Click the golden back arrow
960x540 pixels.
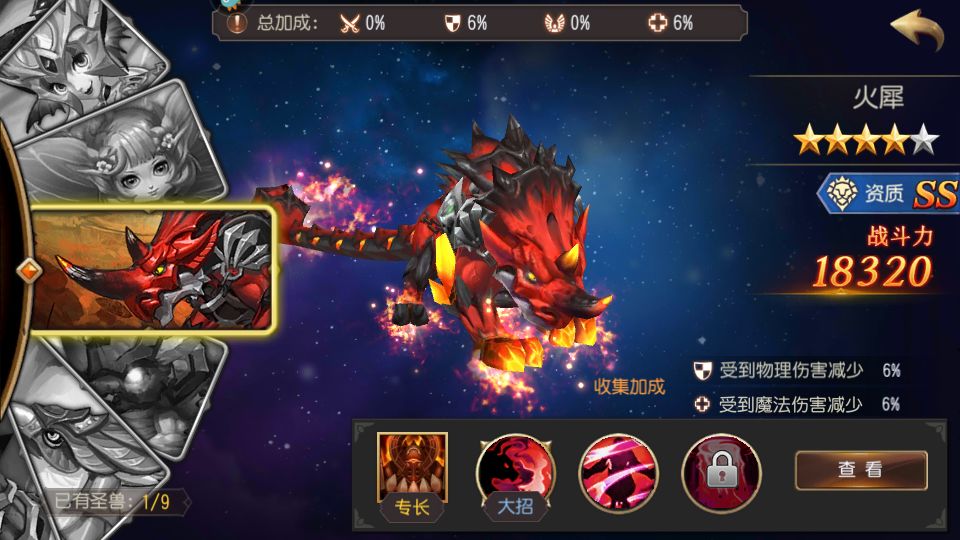click(917, 31)
